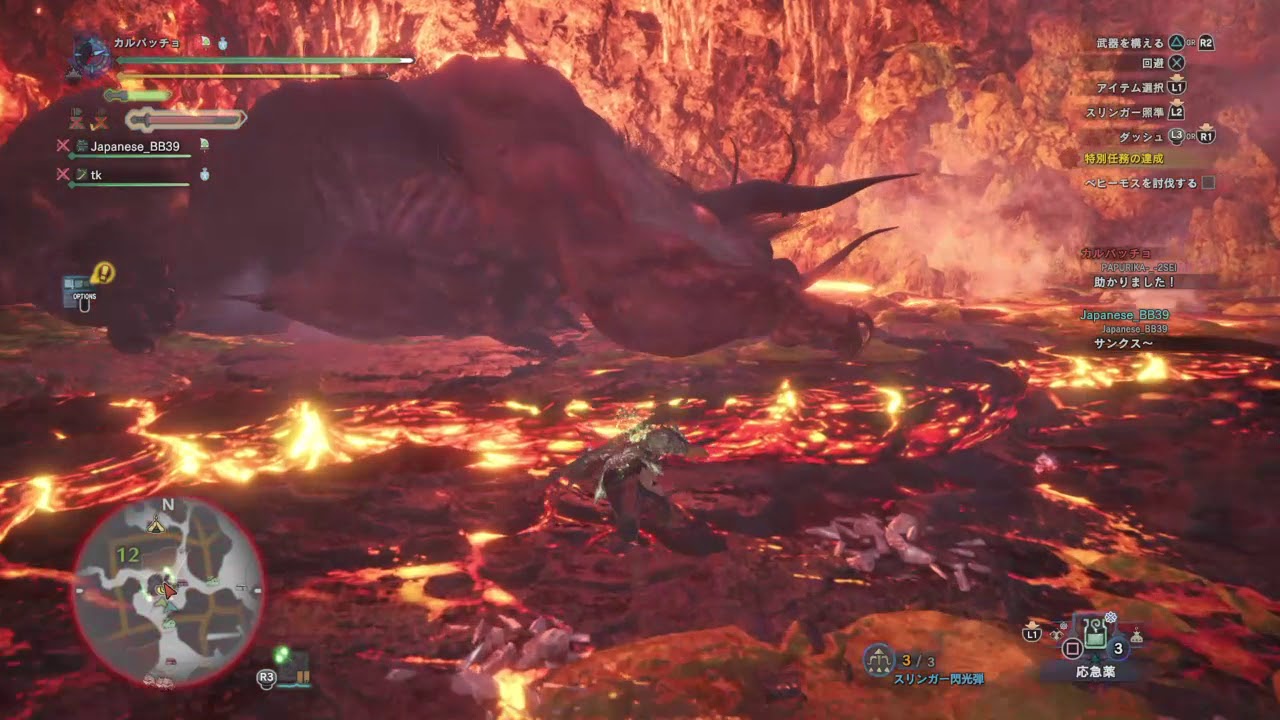Image resolution: width=1280 pixels, height=720 pixels.
Task: Click the camp tent marker on minimap
Action: [x=156, y=524]
